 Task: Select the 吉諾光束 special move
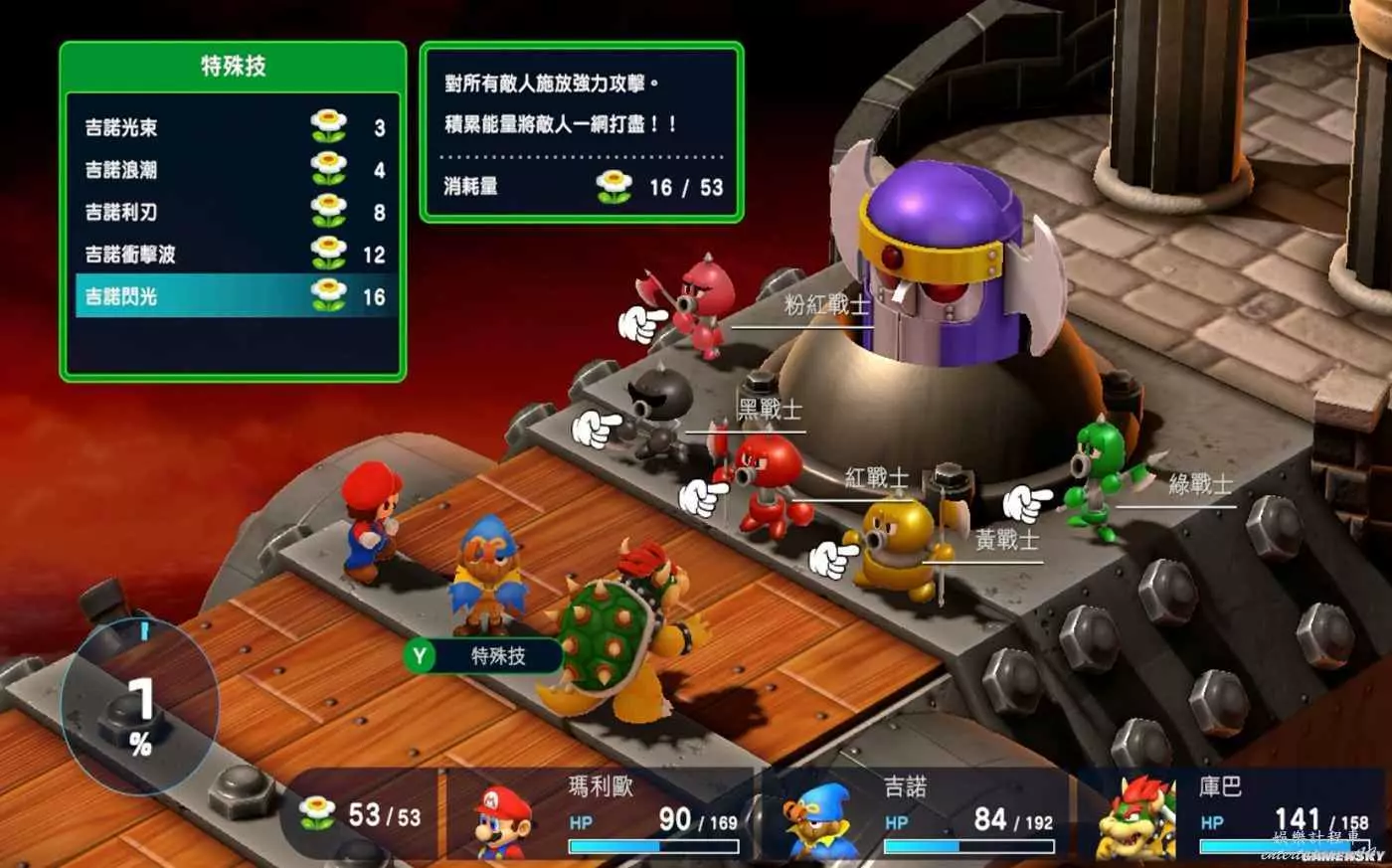pyautogui.click(x=234, y=127)
